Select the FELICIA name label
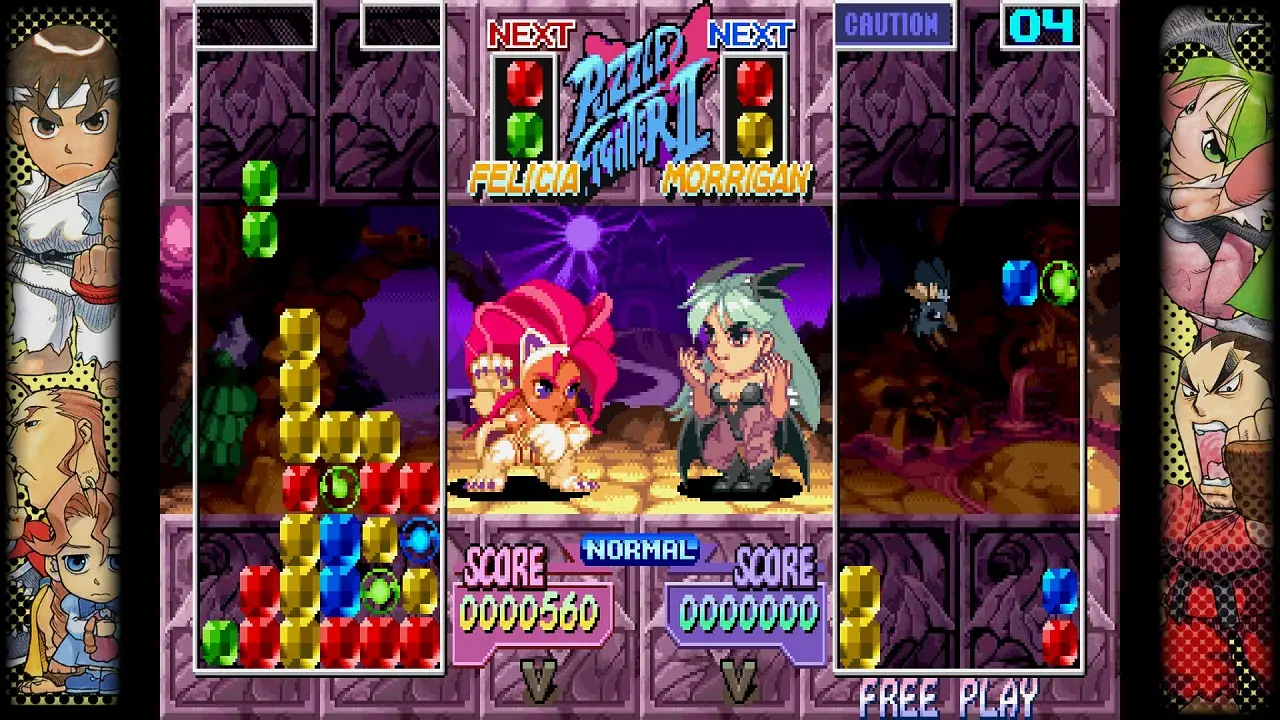Image resolution: width=1280 pixels, height=720 pixels. coord(527,177)
